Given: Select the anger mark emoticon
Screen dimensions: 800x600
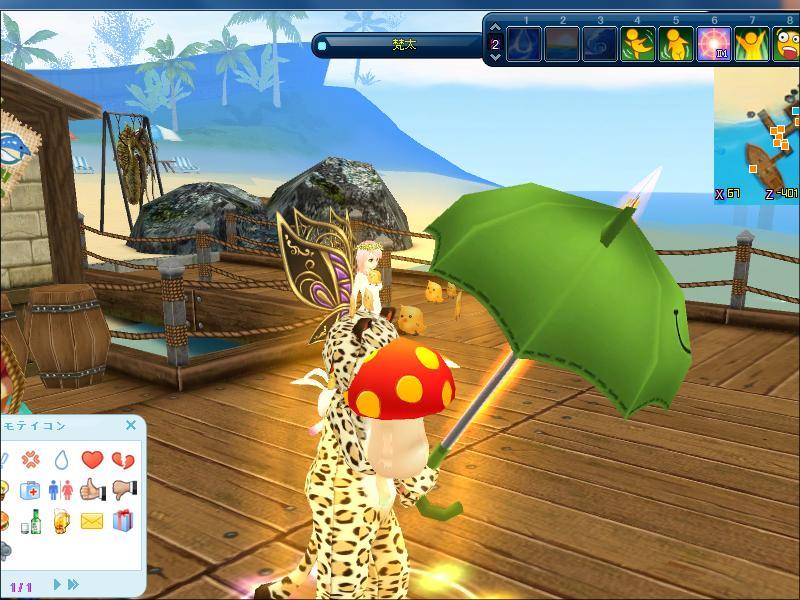Looking at the screenshot, I should click(30, 460).
